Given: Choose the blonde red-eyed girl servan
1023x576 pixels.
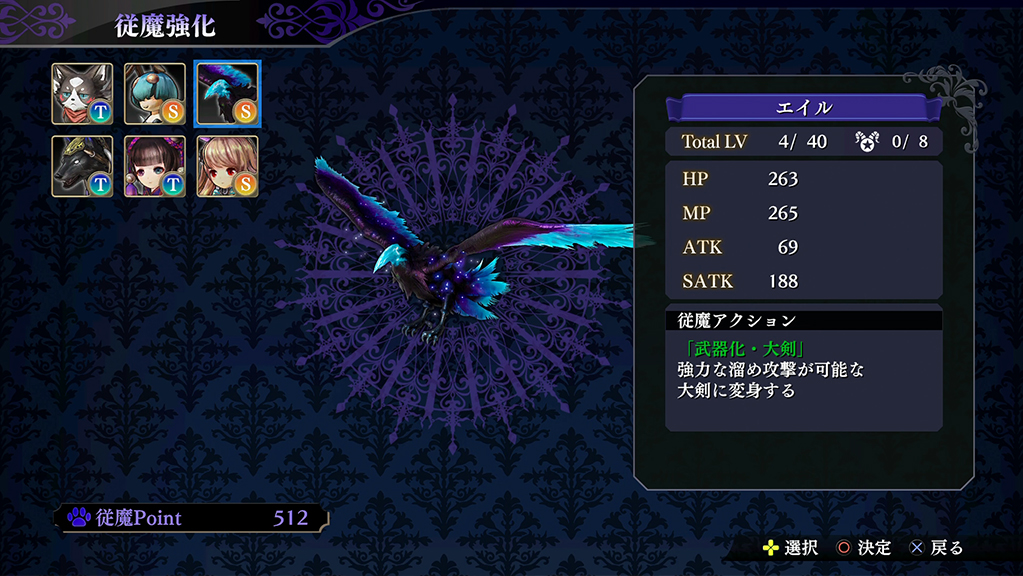Looking at the screenshot, I should coord(227,166).
